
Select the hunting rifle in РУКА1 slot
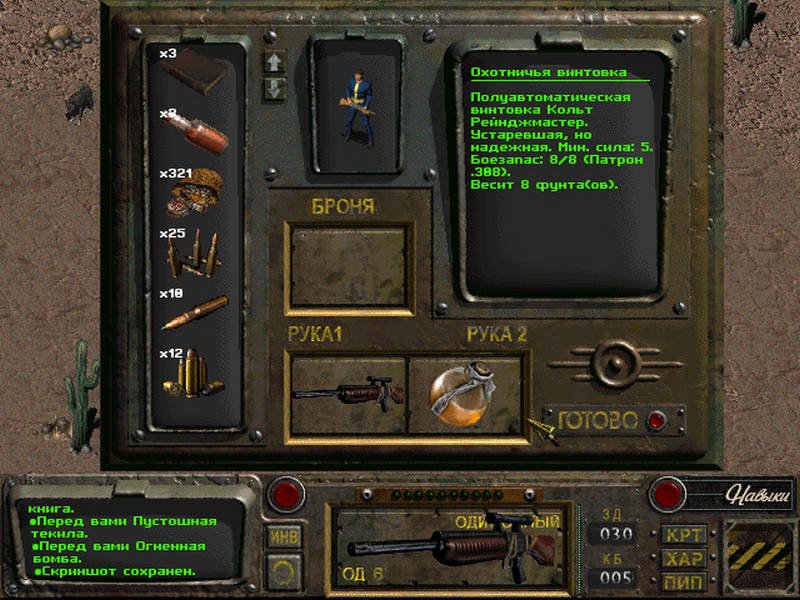[346, 393]
